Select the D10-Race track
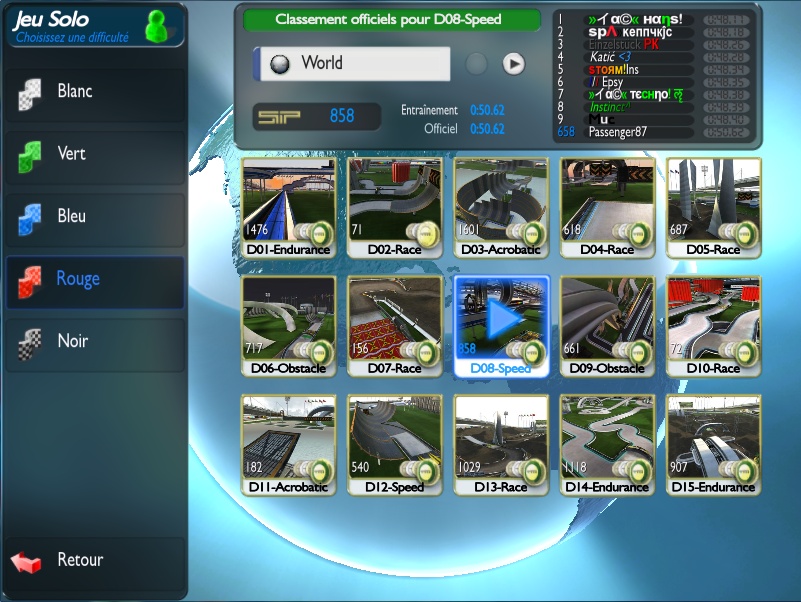 pos(714,319)
